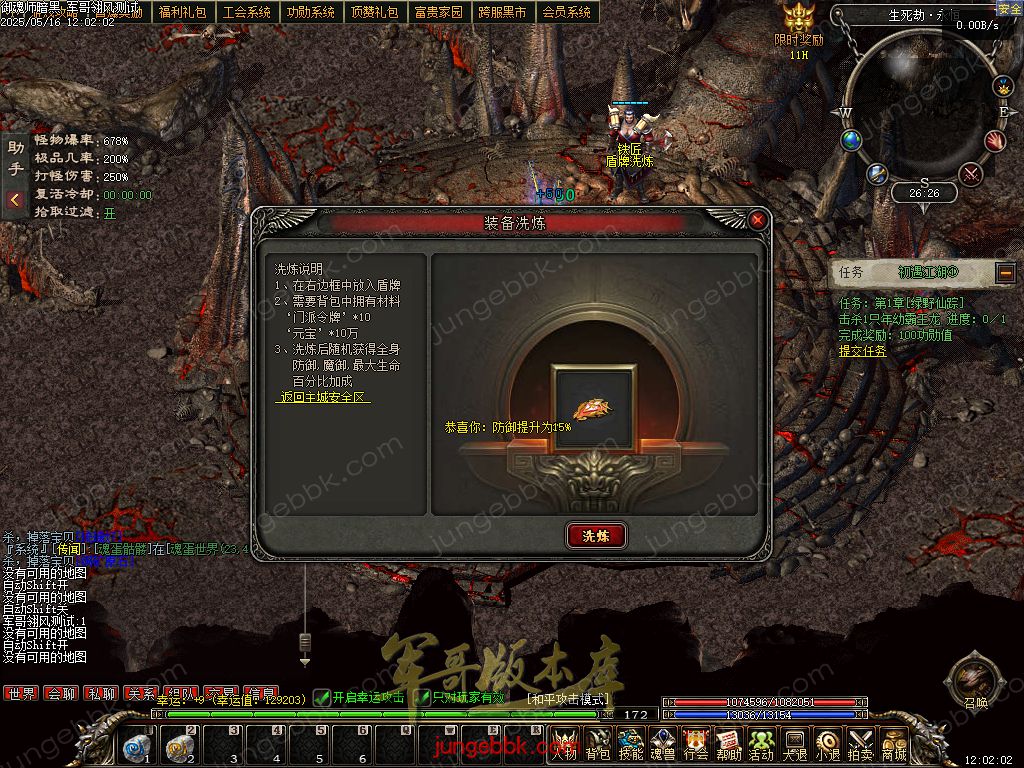Collapse the 任务 quest tracker panel

[x=1005, y=271]
